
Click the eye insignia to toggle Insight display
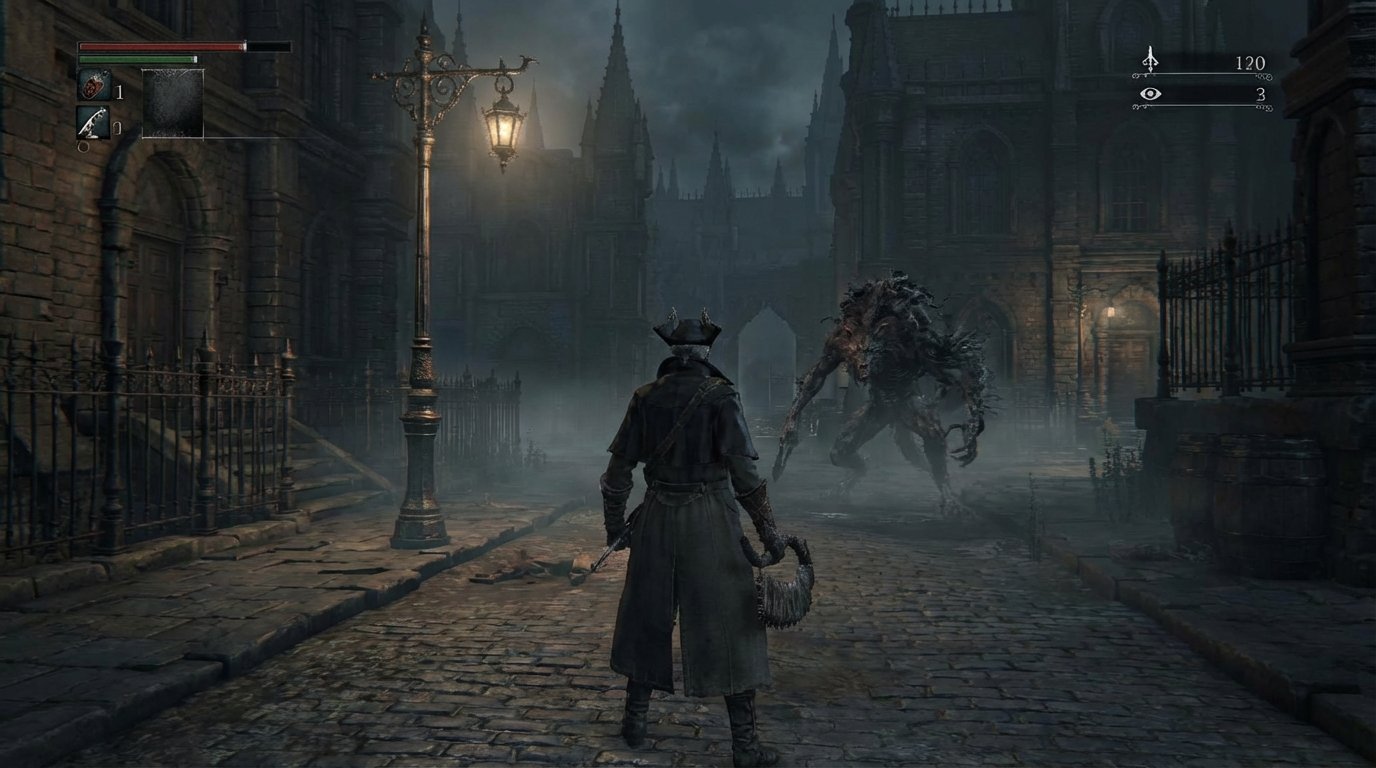click(x=1150, y=93)
